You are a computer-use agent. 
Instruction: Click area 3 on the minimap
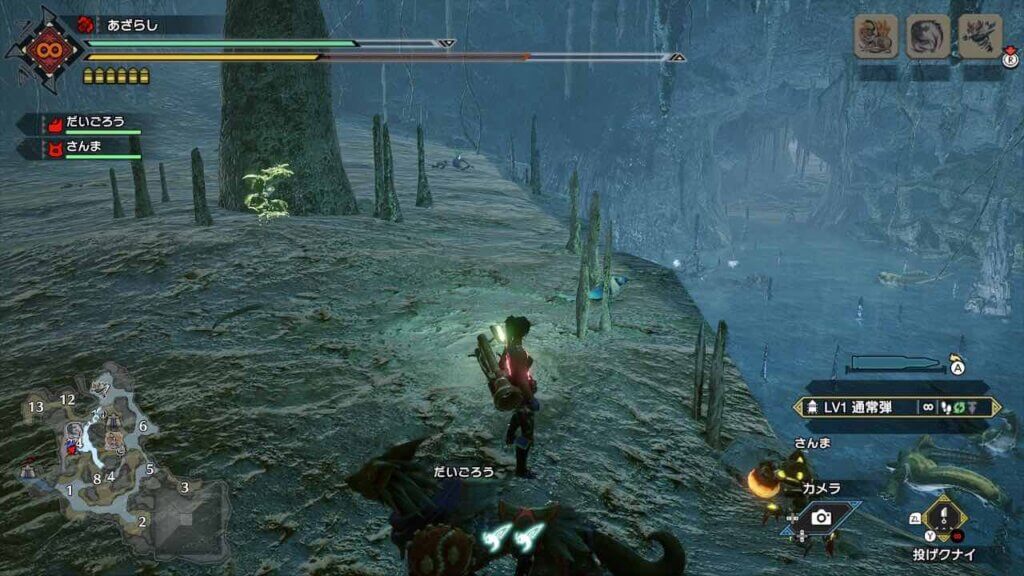click(x=184, y=487)
